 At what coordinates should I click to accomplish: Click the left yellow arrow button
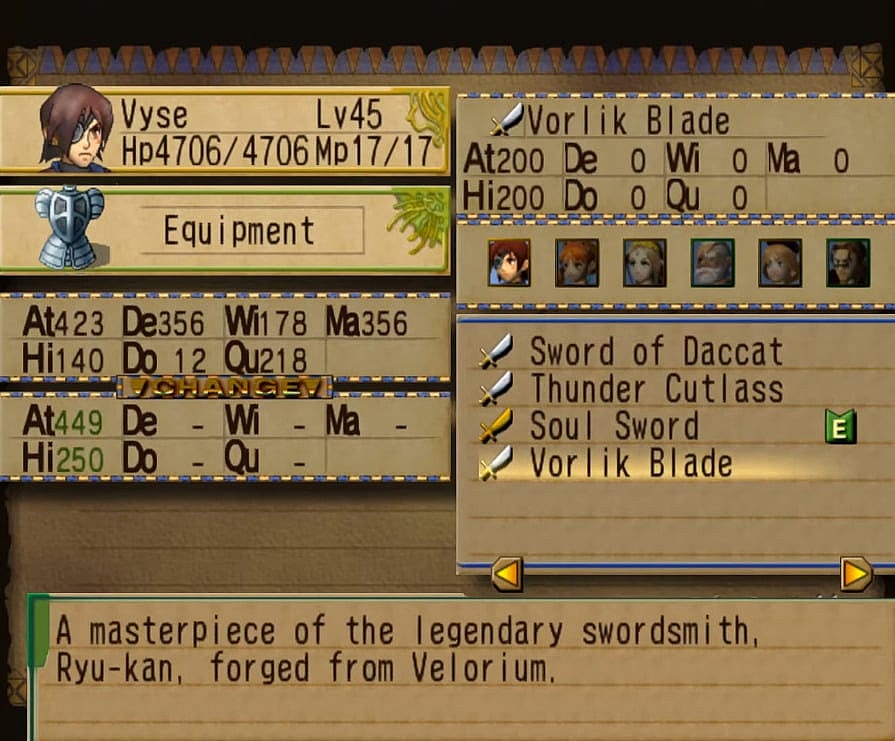click(507, 574)
